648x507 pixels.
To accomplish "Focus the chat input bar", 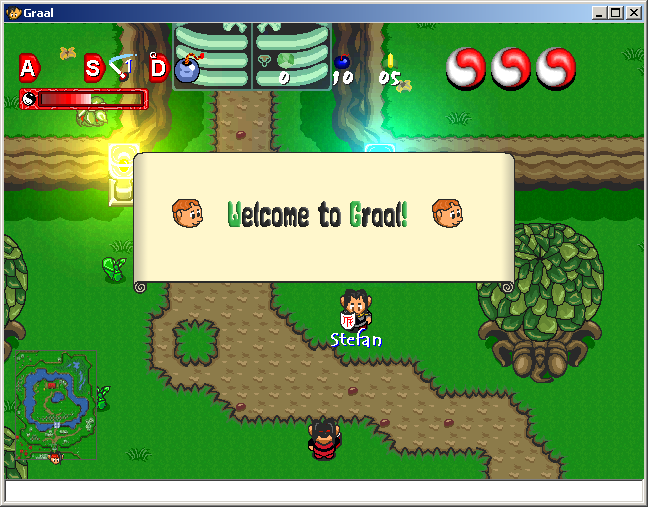I will pos(323,491).
